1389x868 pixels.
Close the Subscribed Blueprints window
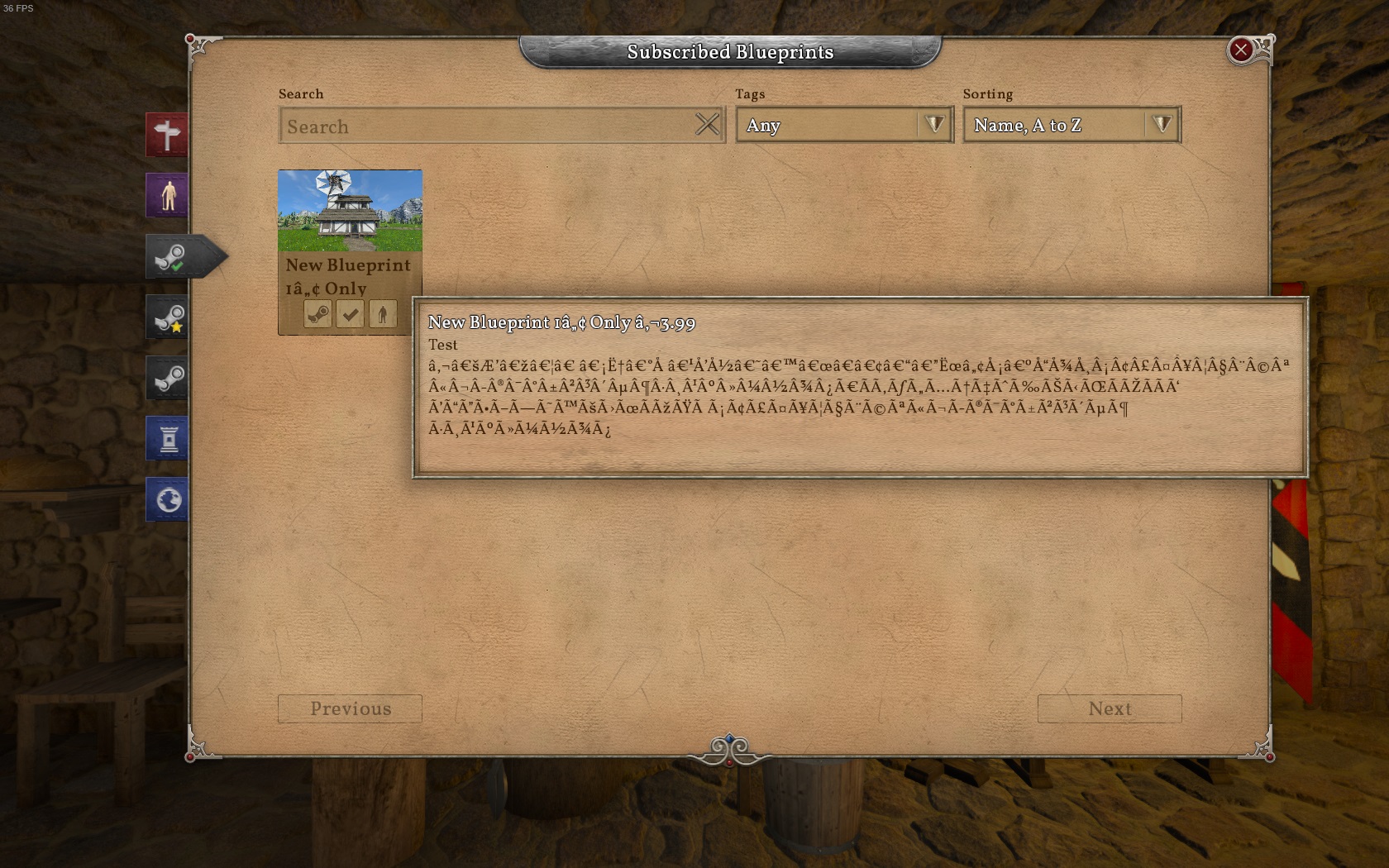point(1240,50)
